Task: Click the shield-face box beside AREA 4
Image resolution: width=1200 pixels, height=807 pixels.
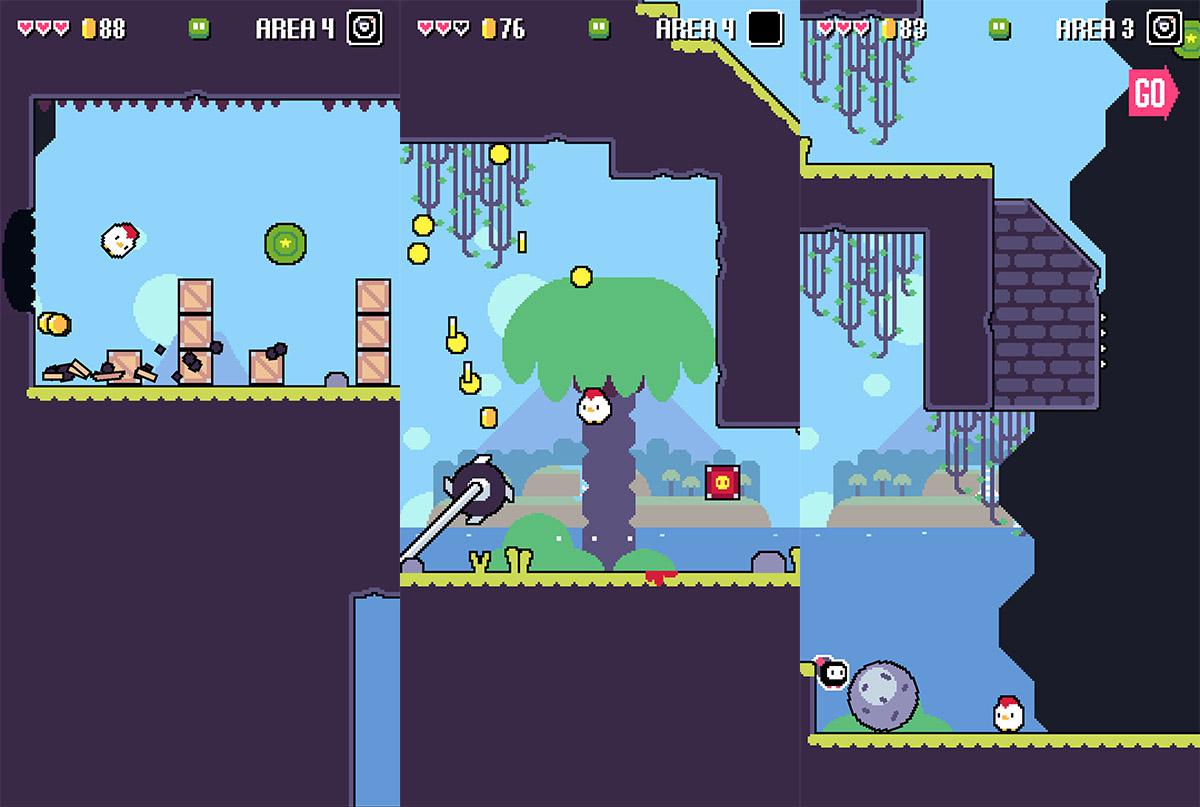Action: 364,28
